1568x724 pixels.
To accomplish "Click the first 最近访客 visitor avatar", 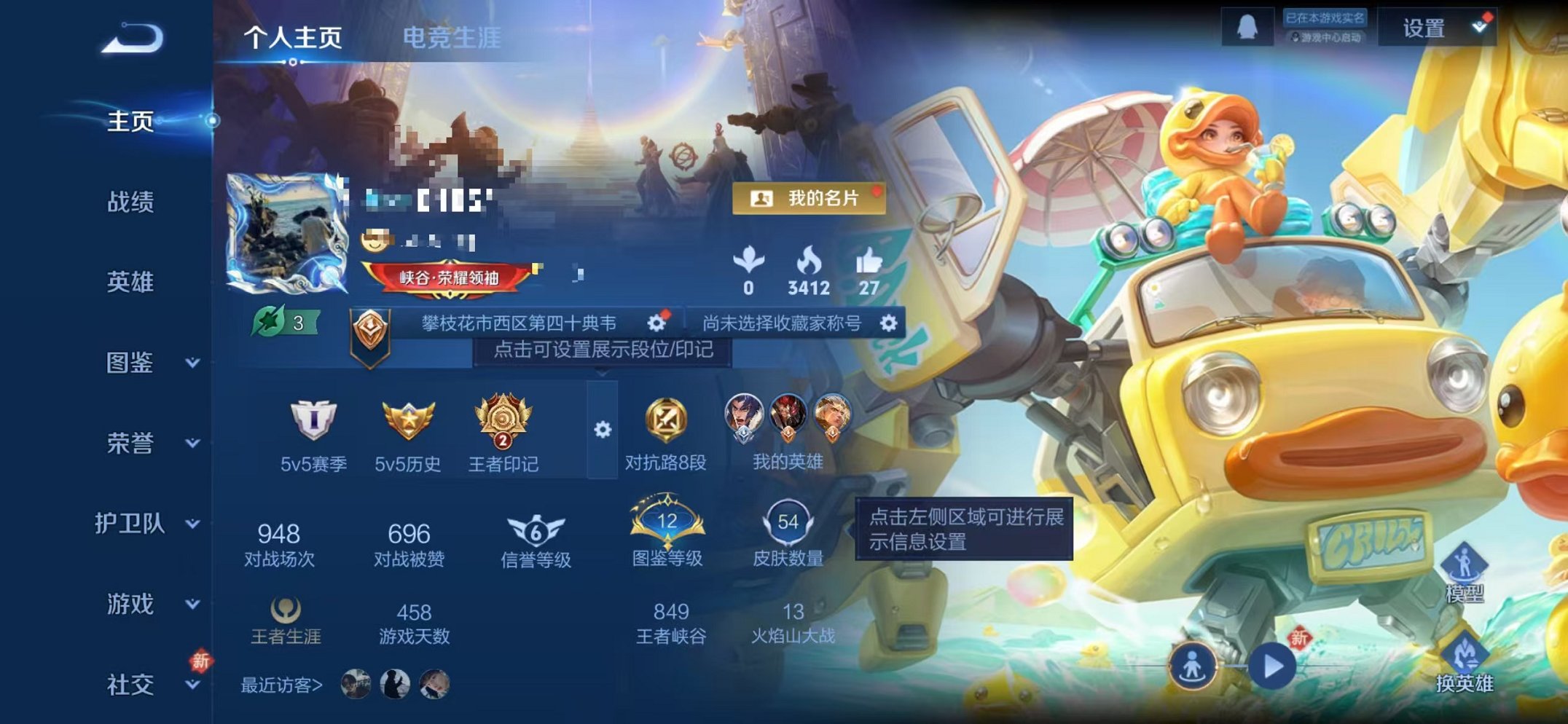I will [355, 684].
